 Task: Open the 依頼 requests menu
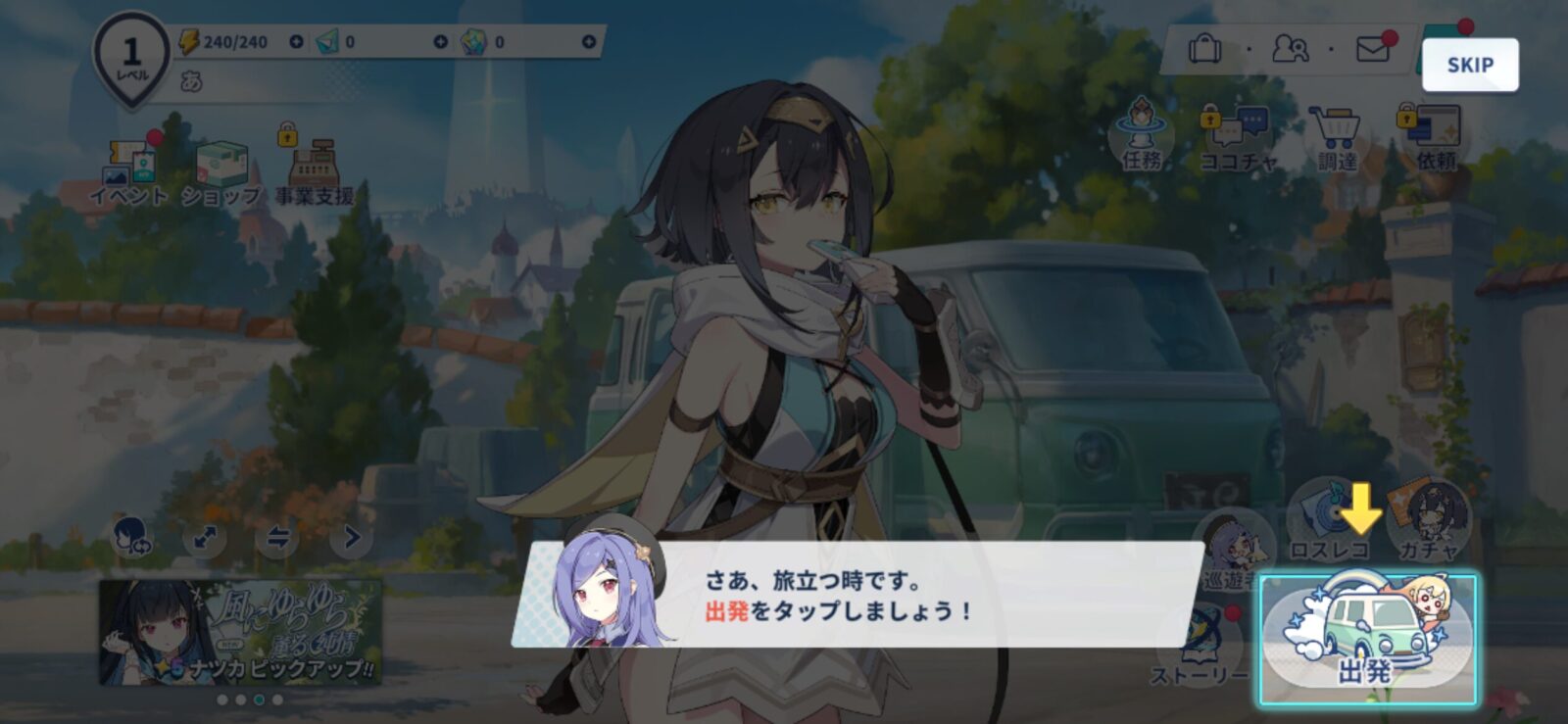(1435, 137)
